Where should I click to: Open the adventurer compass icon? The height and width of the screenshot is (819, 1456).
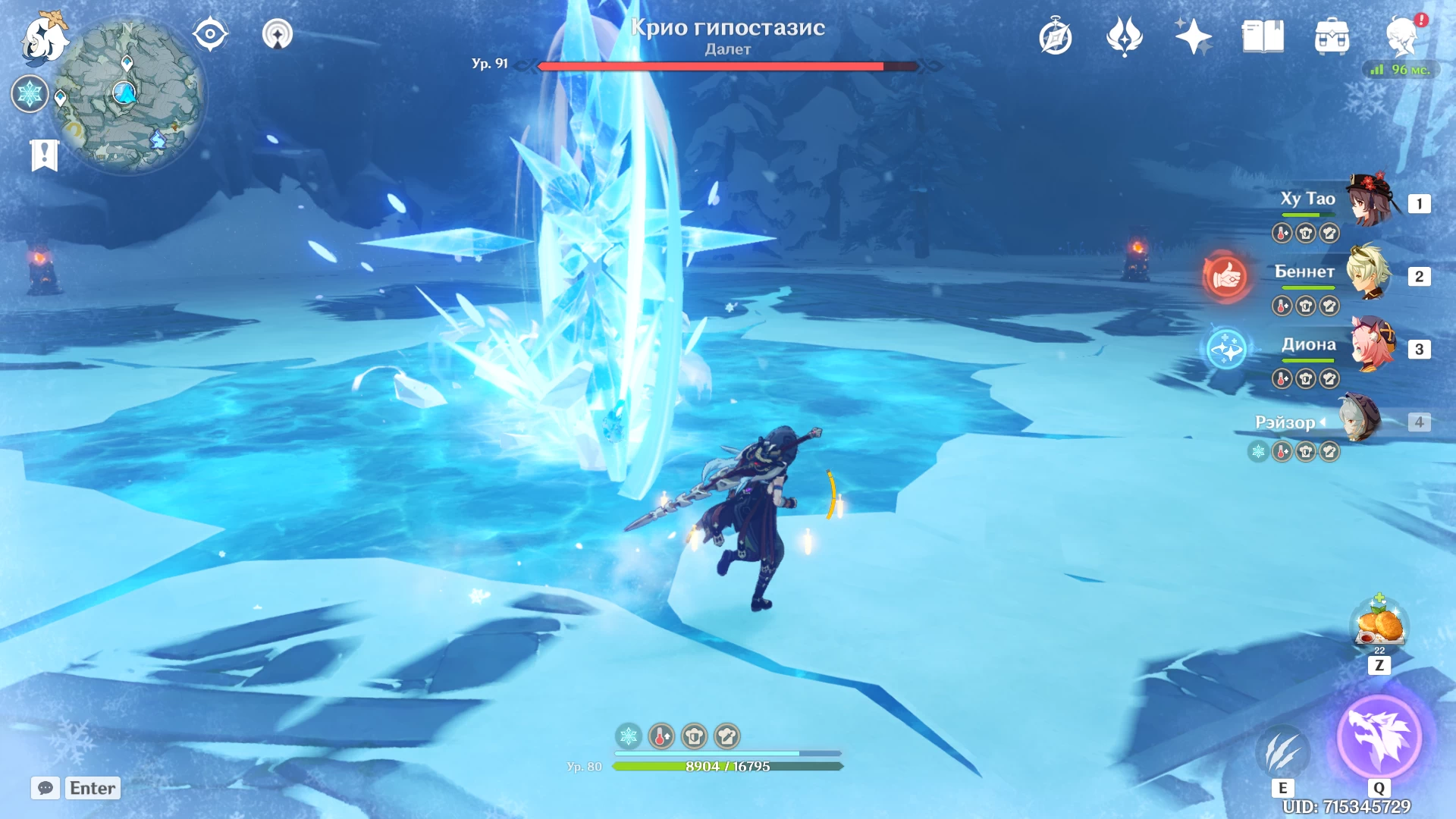[x=1056, y=36]
